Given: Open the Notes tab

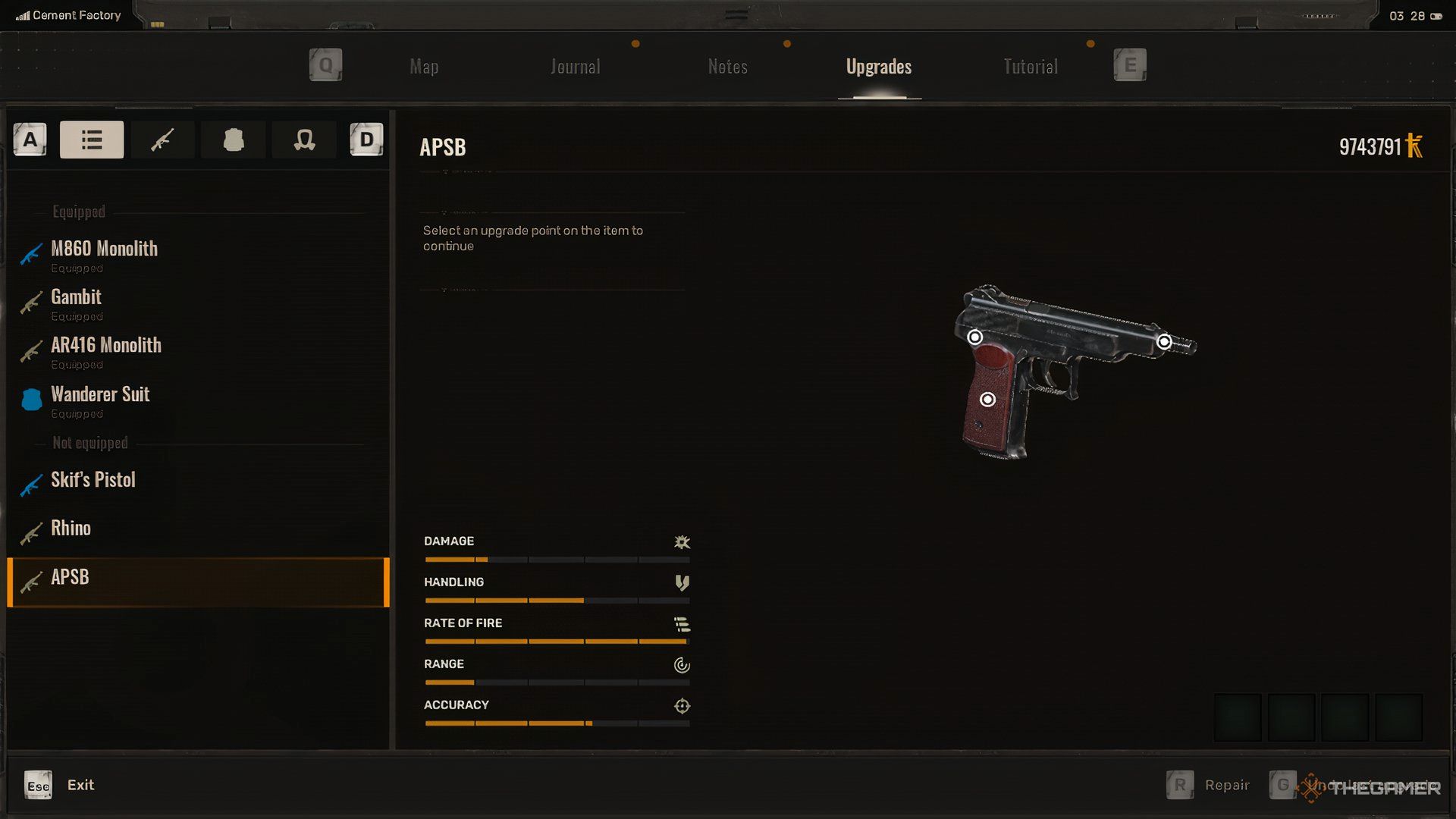Looking at the screenshot, I should click(727, 67).
